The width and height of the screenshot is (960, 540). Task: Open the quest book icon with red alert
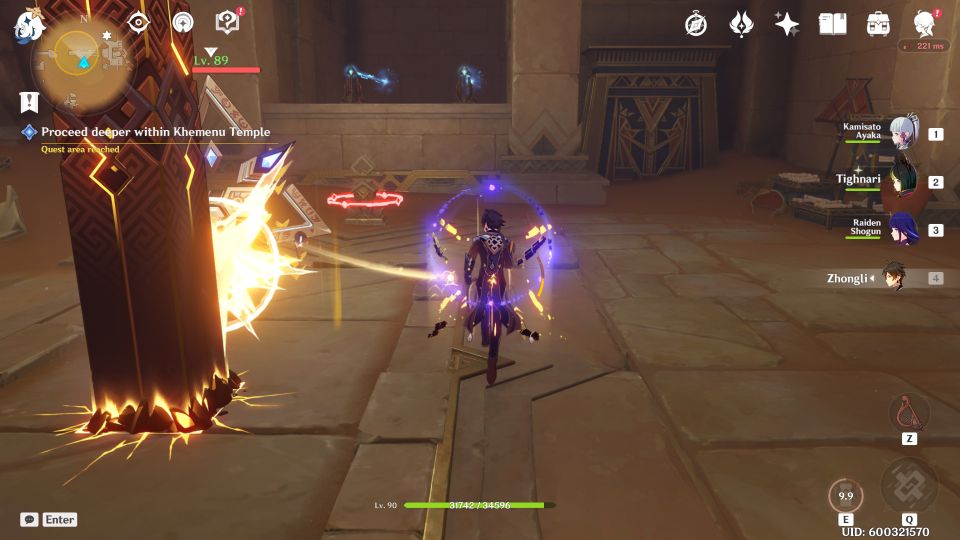tap(227, 22)
